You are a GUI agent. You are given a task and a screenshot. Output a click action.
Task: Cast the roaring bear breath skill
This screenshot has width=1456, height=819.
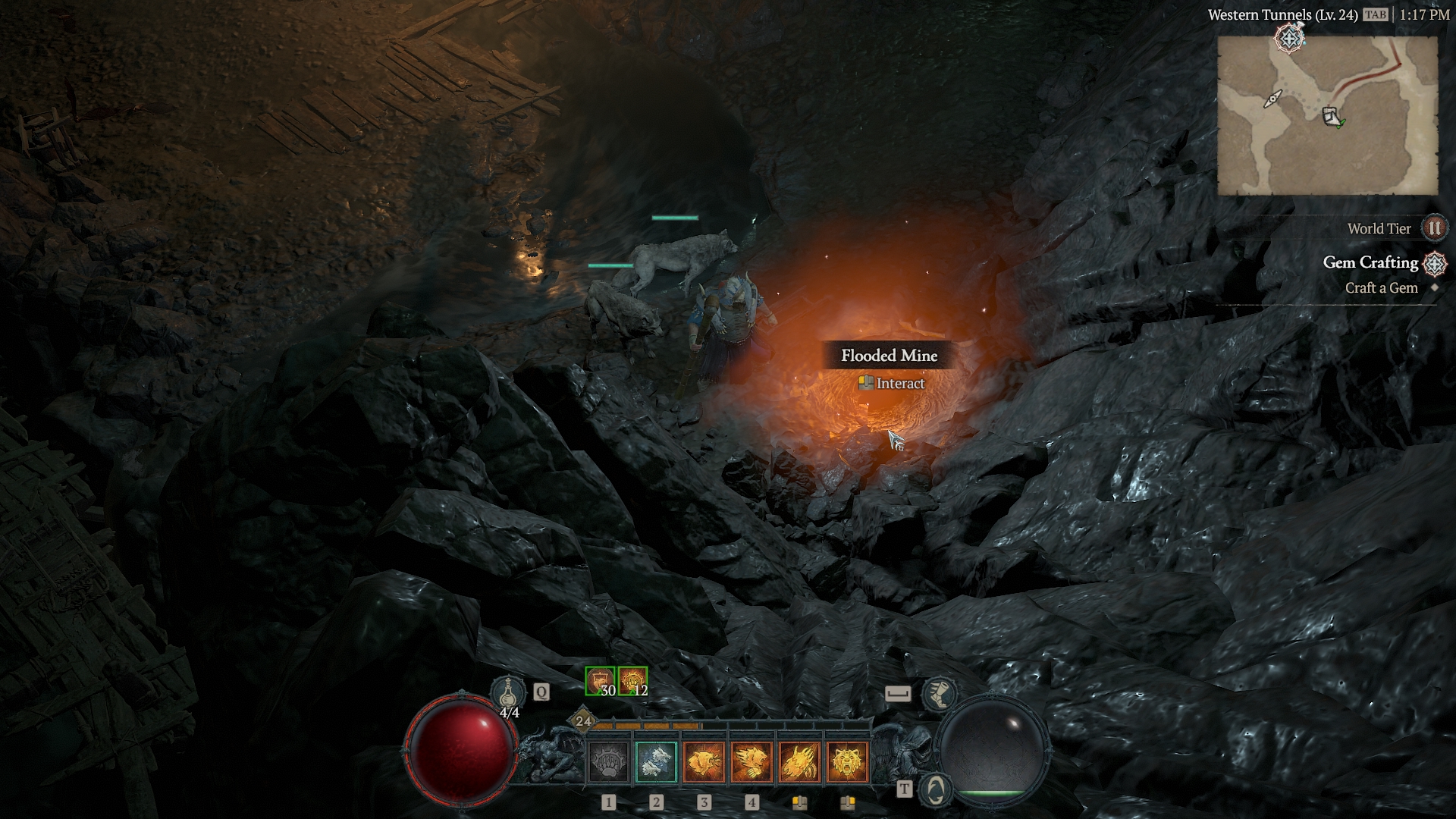pyautogui.click(x=704, y=761)
